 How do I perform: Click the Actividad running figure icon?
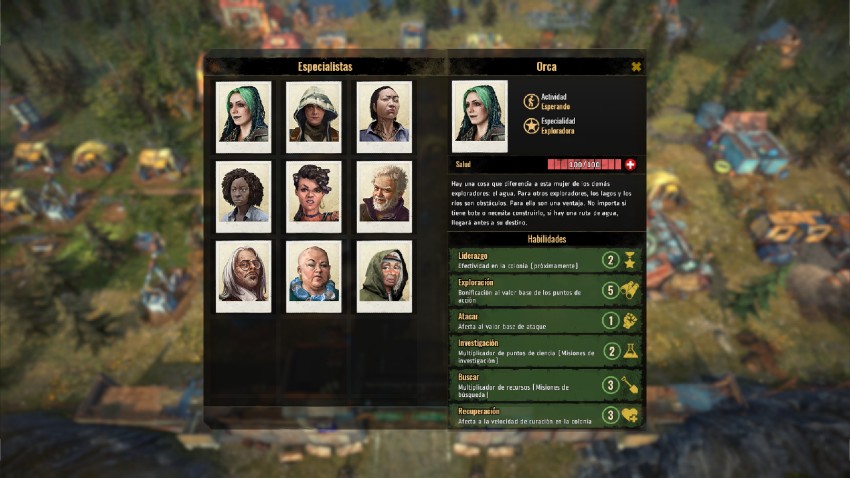(x=530, y=101)
